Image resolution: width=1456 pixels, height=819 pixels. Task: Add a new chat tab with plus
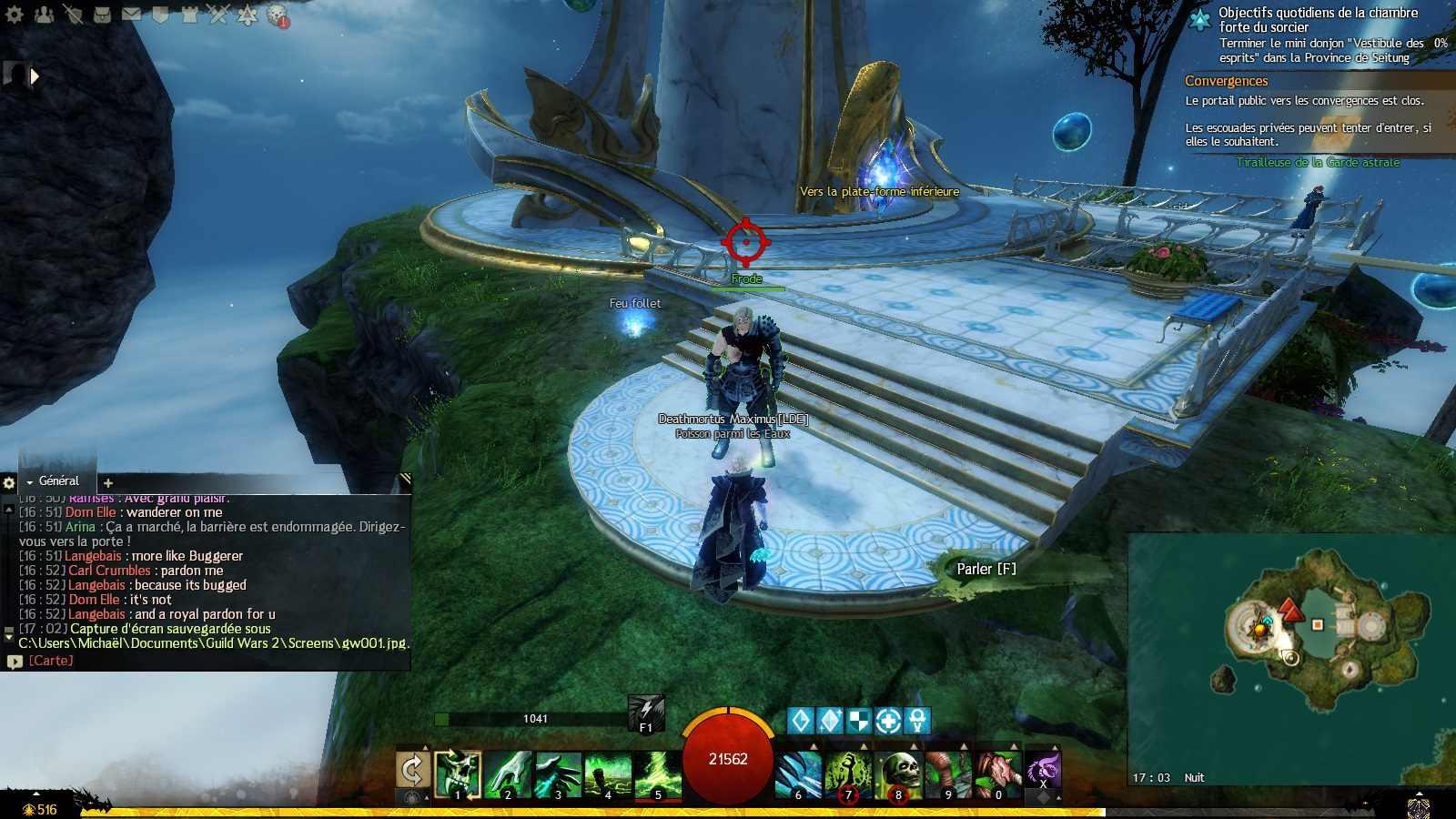(108, 483)
